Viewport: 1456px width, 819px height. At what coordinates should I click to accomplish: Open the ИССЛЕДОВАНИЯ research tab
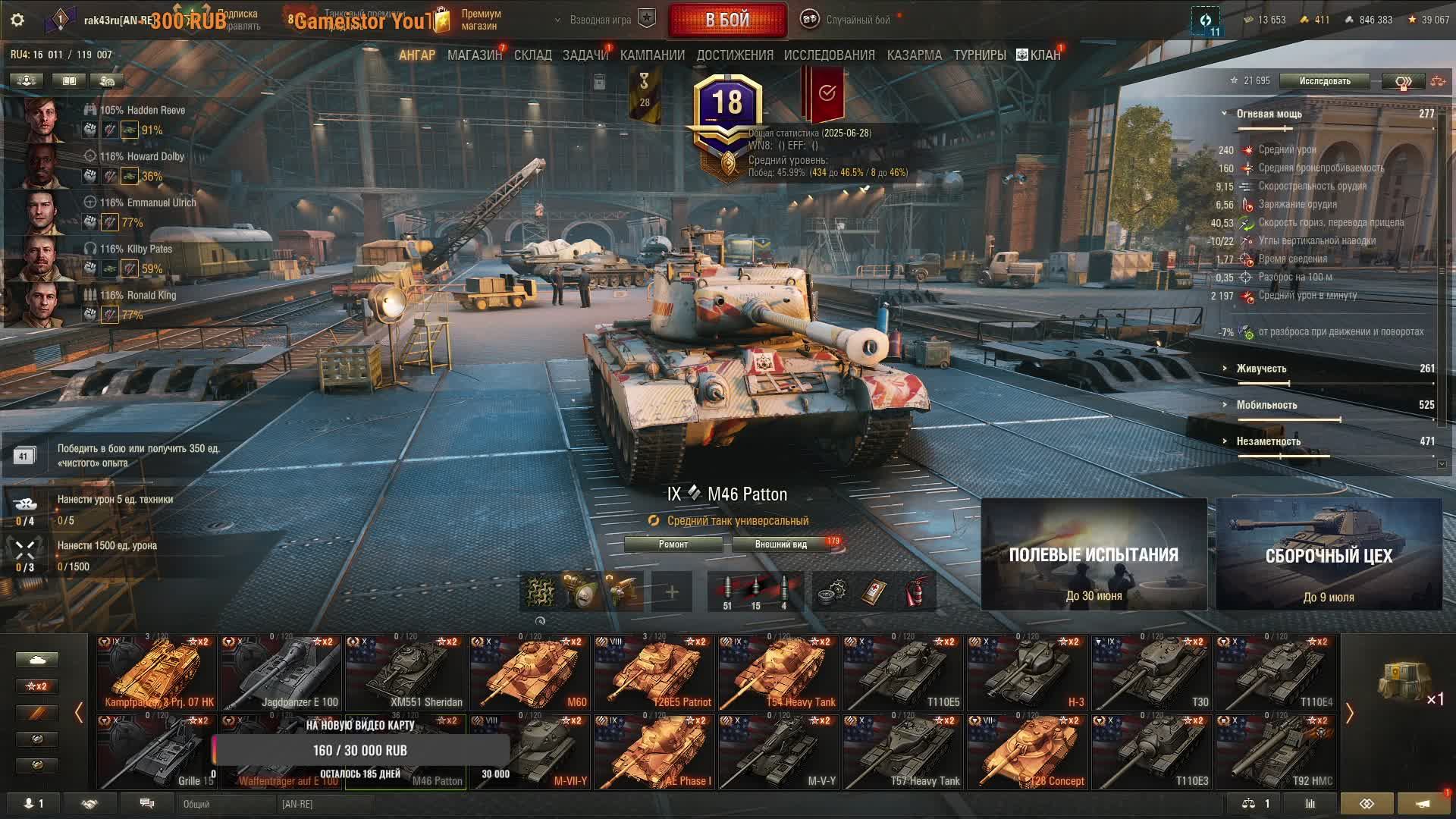pos(829,55)
